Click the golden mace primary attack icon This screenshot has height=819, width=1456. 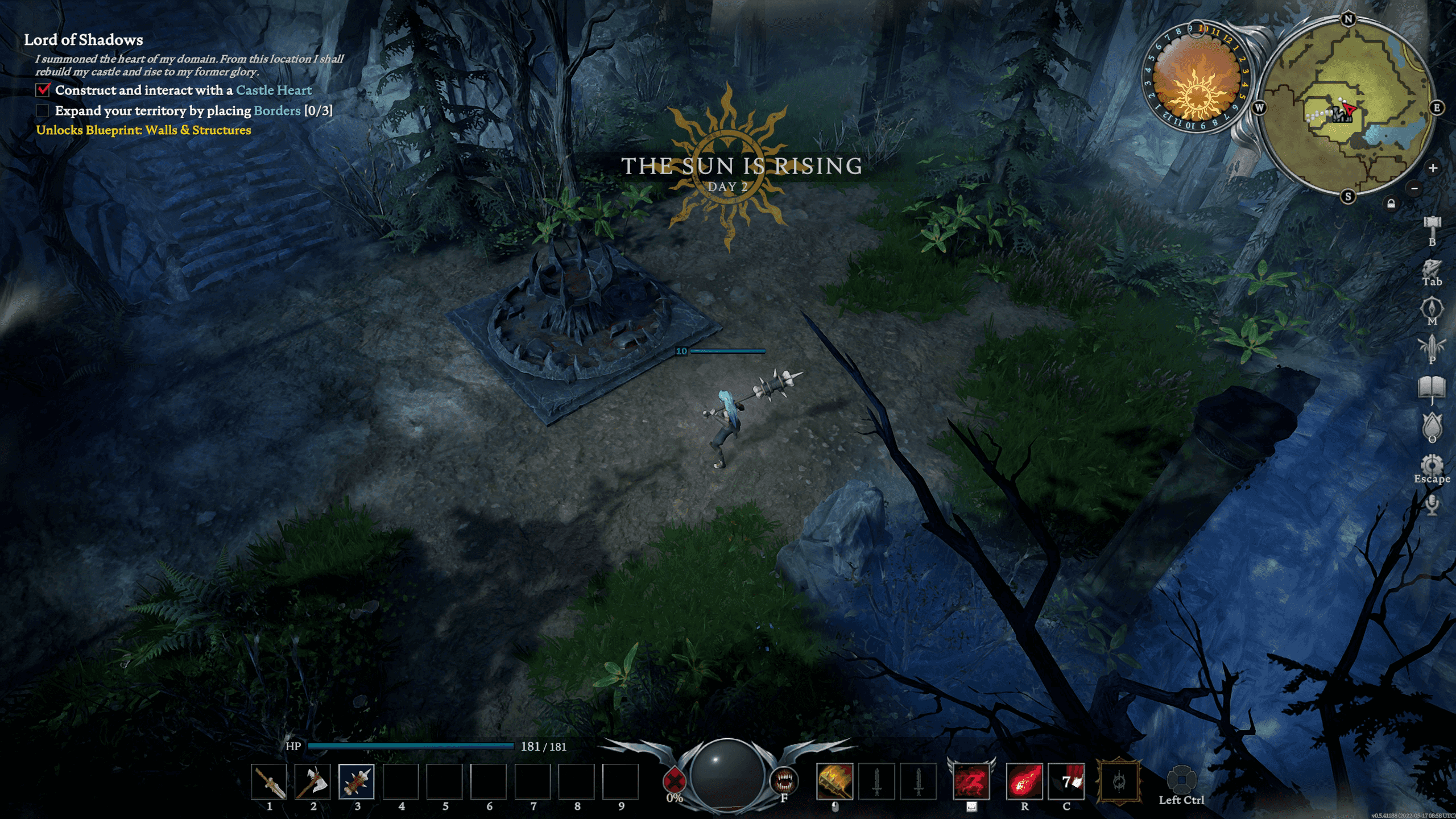834,782
